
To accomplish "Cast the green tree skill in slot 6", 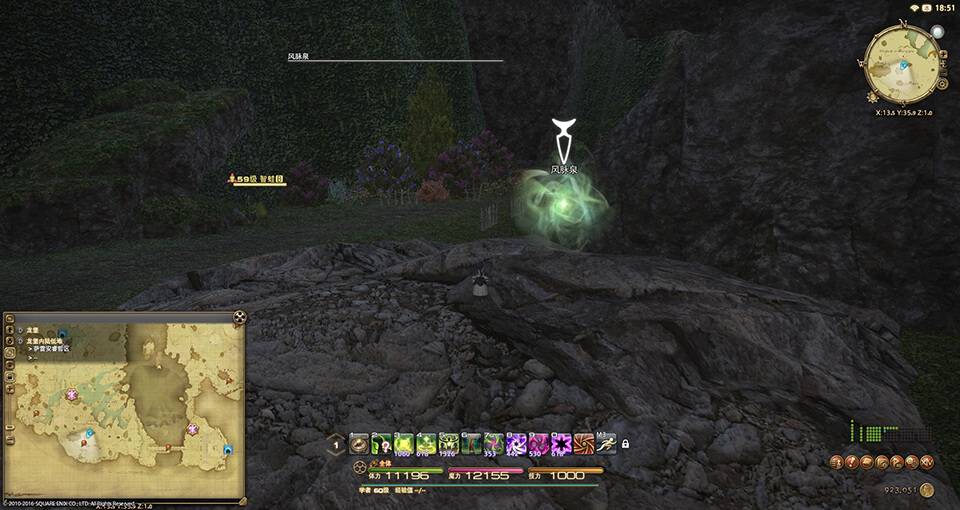I will click(x=472, y=443).
